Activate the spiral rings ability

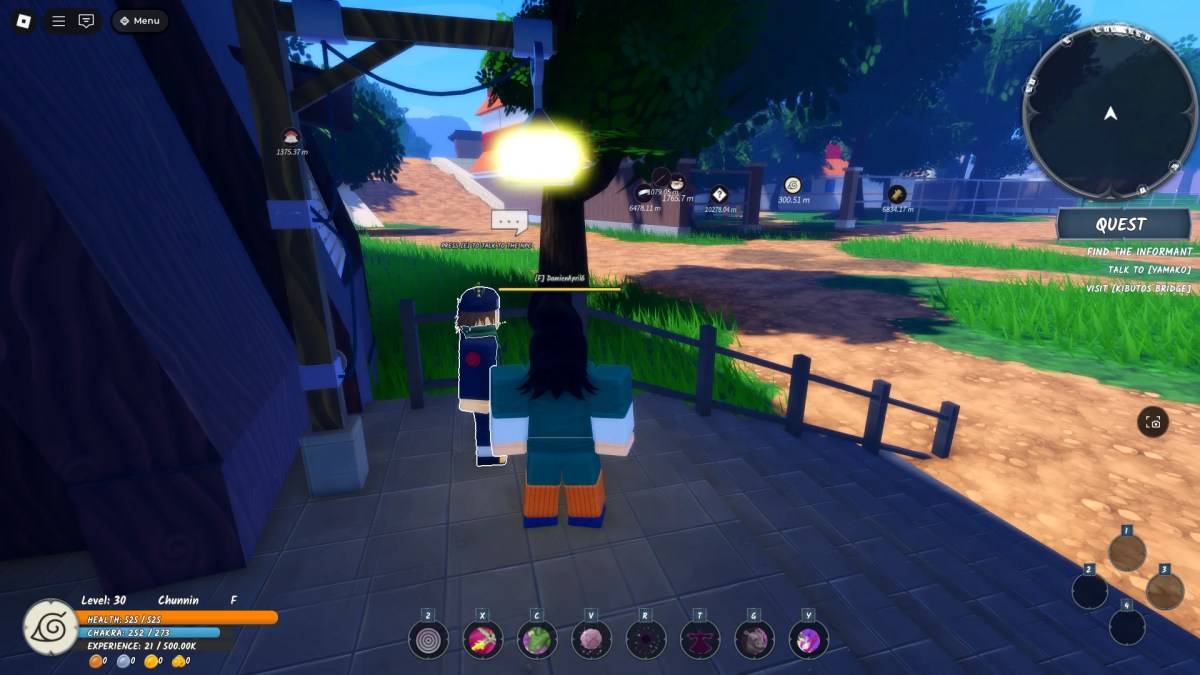point(428,640)
